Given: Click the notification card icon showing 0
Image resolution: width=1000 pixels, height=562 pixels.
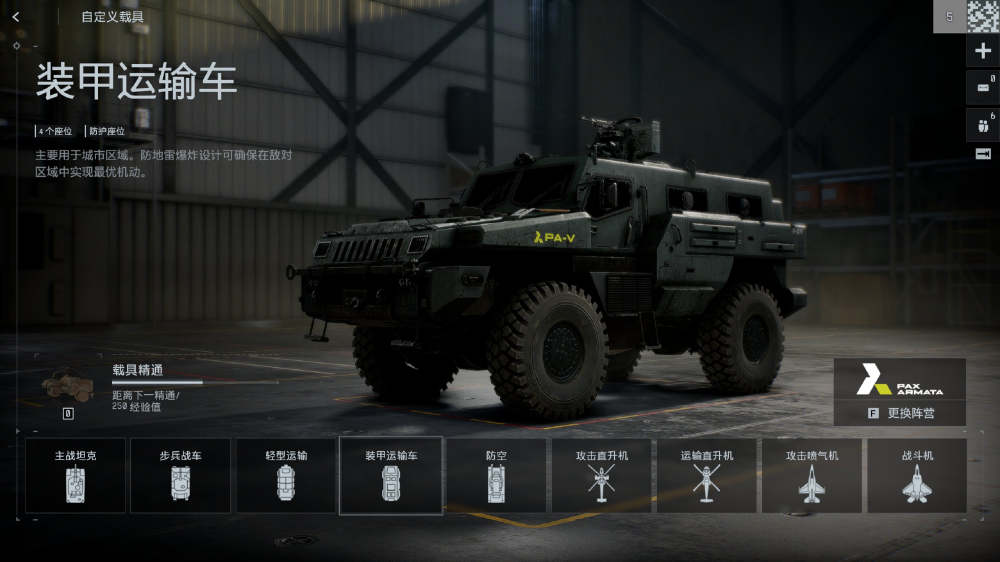Looking at the screenshot, I should click(x=983, y=87).
